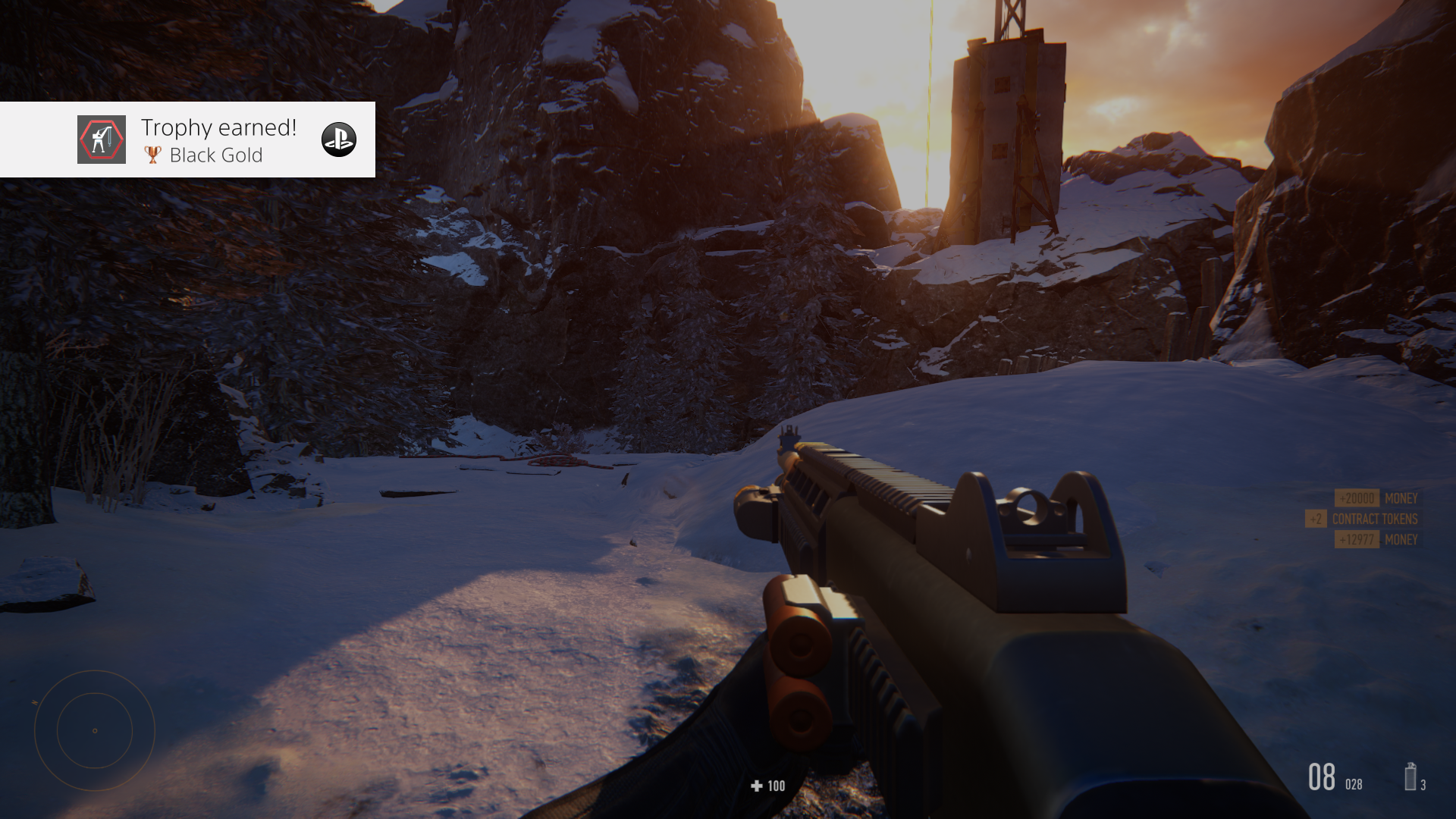Open the Black Gold trophy details
Viewport: 1456px width, 819px height.
click(x=215, y=155)
